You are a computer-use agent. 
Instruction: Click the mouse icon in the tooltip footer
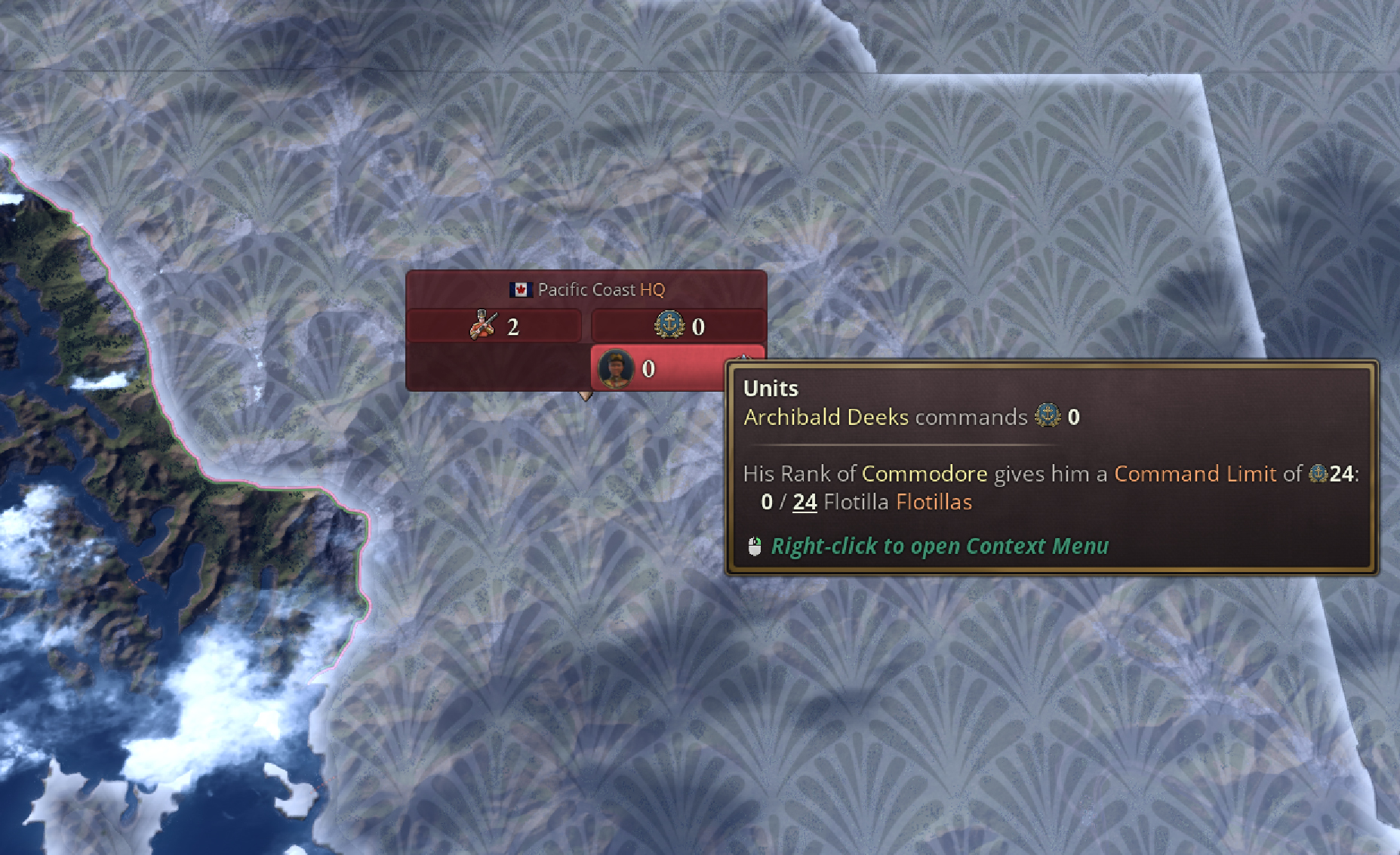pos(754,545)
